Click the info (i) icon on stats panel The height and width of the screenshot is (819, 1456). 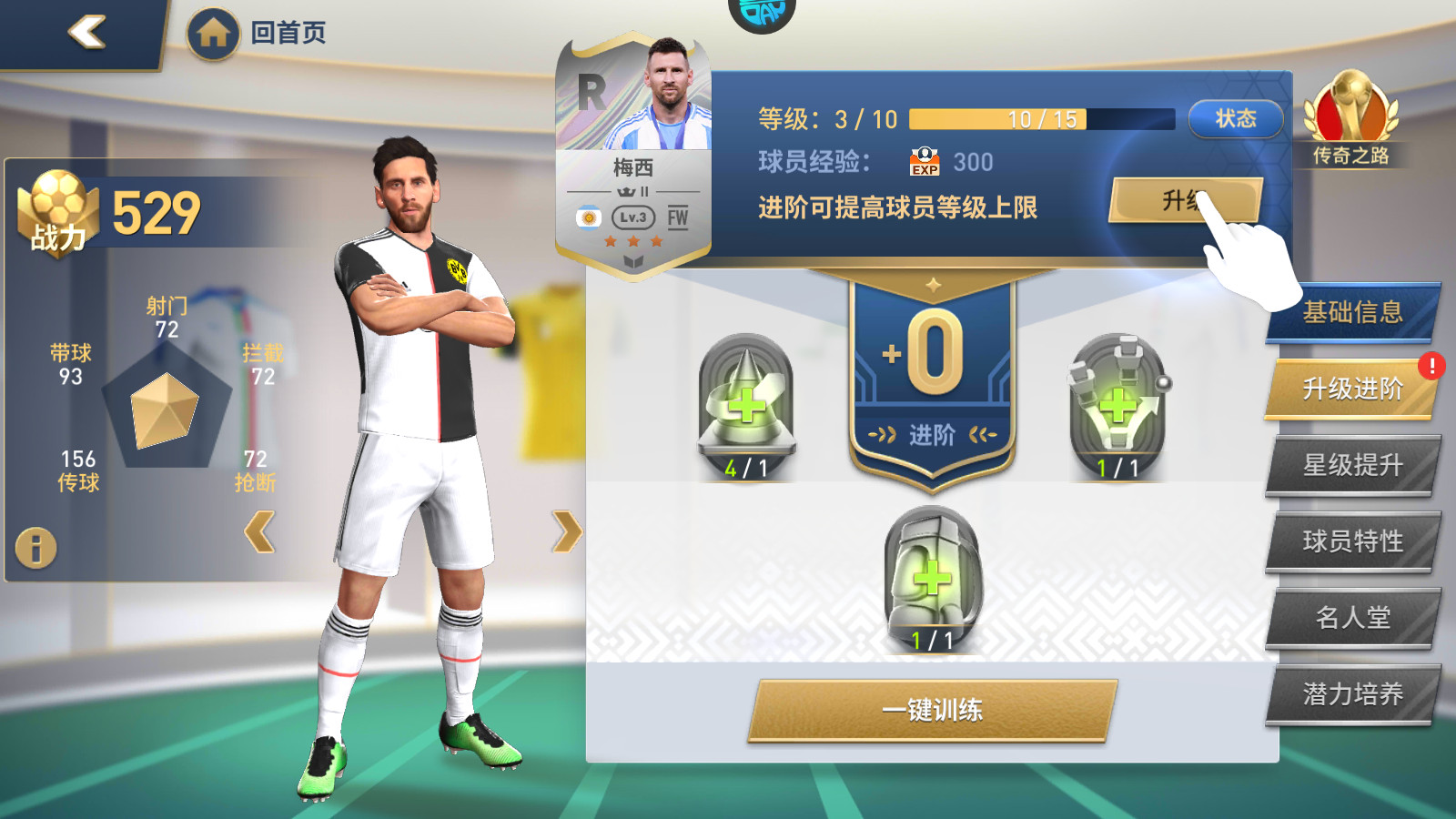35,547
